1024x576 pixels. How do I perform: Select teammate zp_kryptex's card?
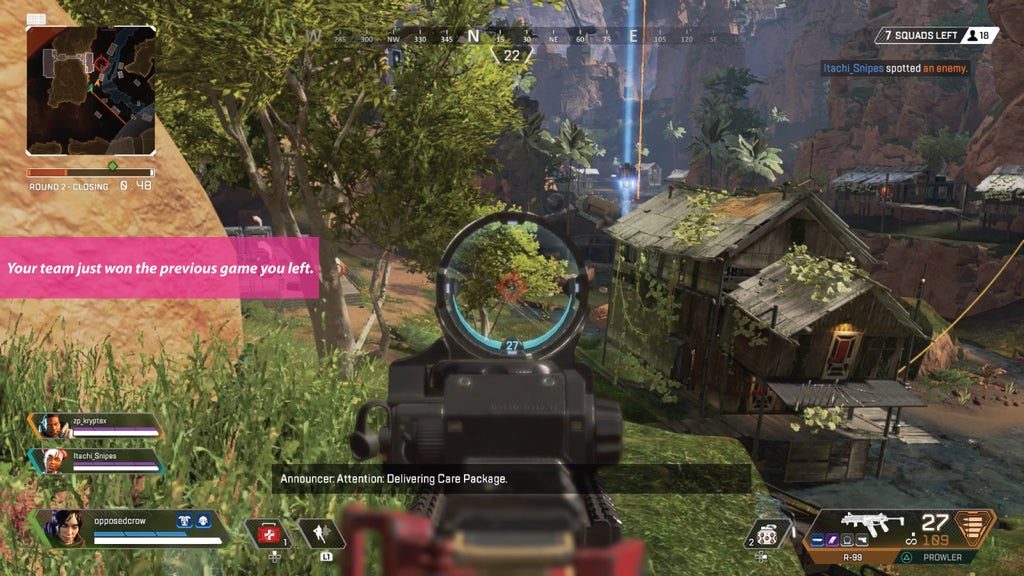pos(98,426)
